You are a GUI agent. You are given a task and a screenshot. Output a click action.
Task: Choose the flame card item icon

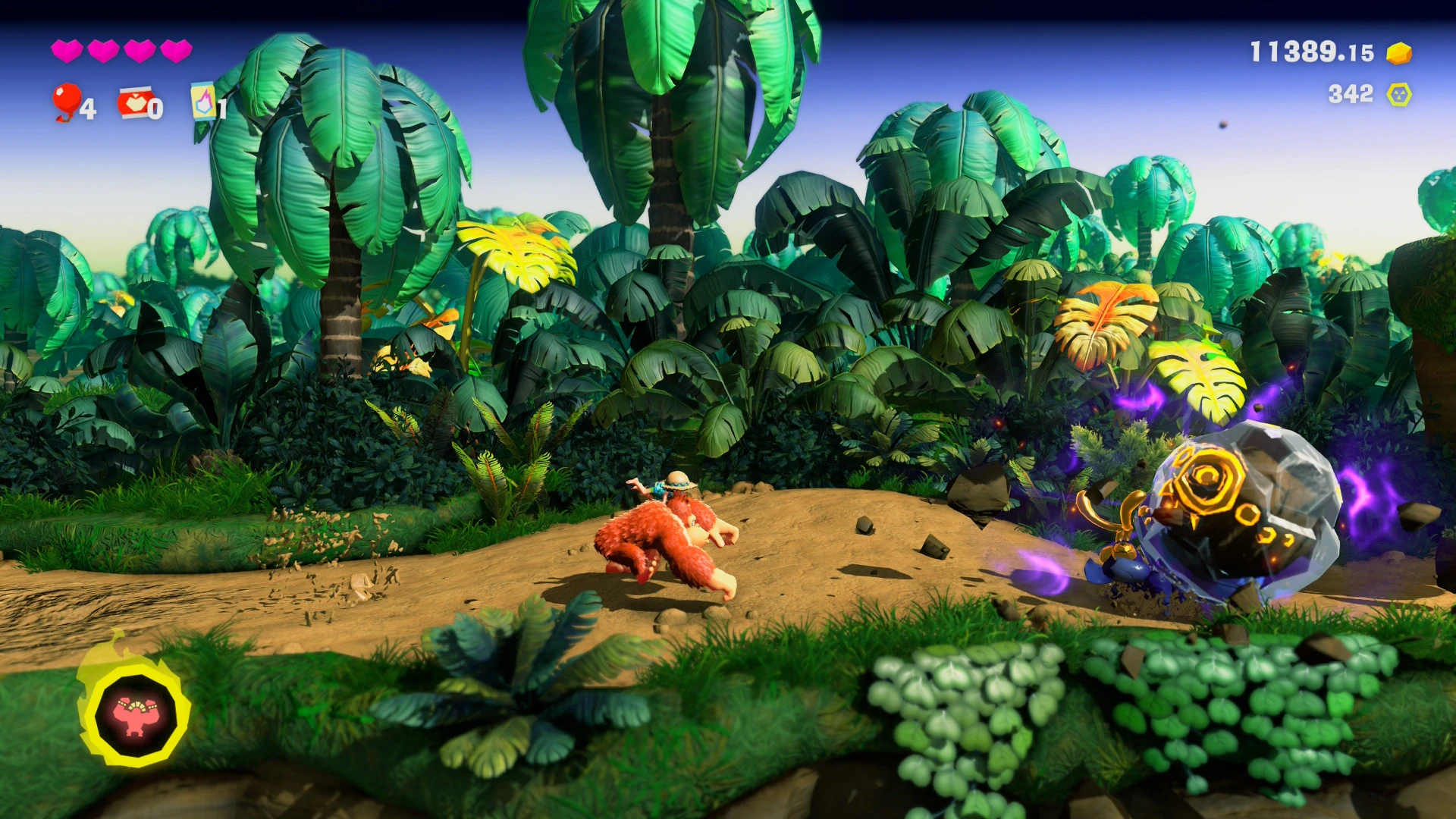pos(203,102)
